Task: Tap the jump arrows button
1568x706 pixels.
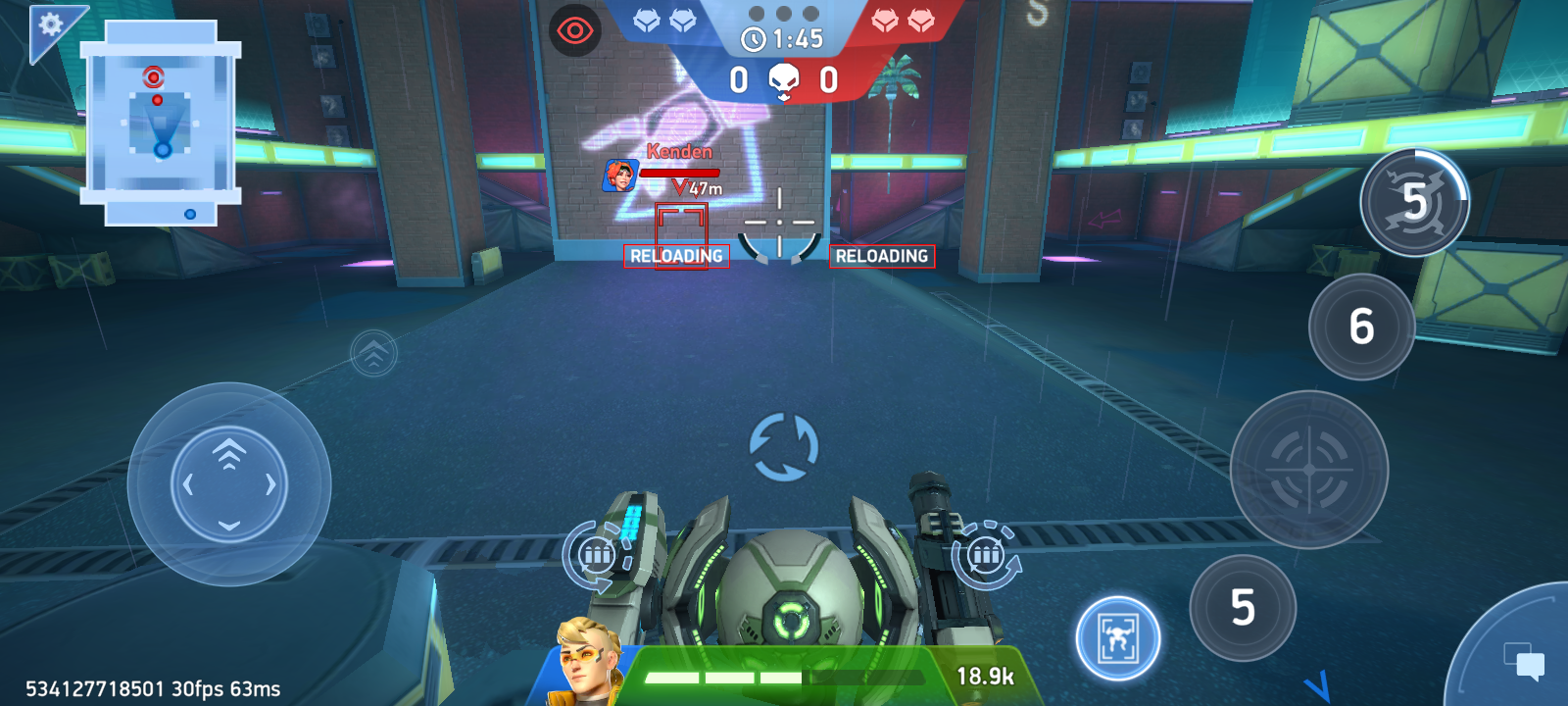Action: tap(373, 353)
